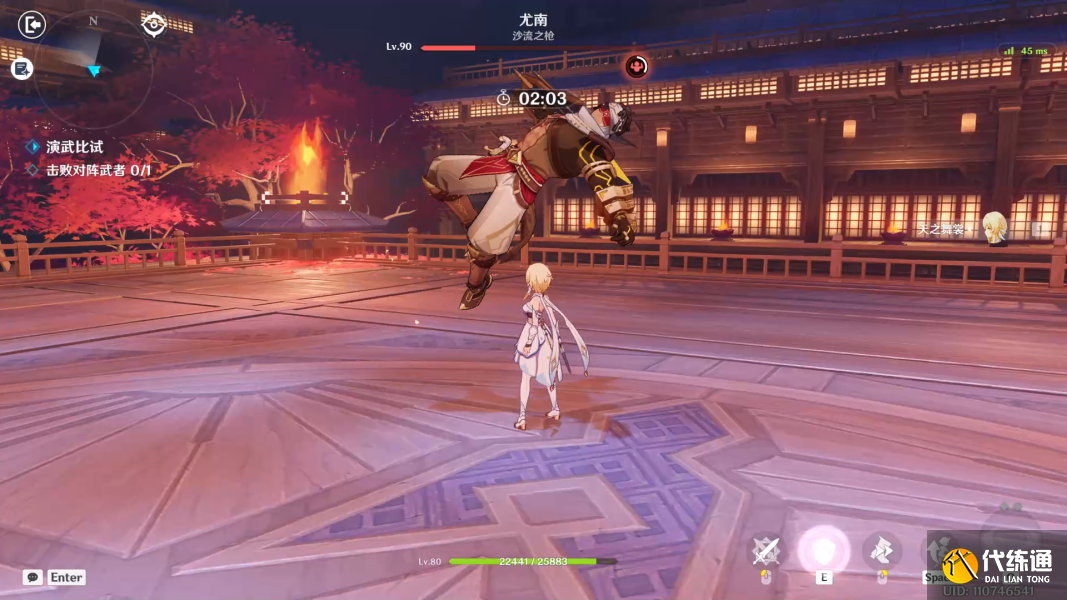This screenshot has height=600, width=1067.
Task: Open the compass-shaped wish icon beside the minimap
Action: pos(153,24)
